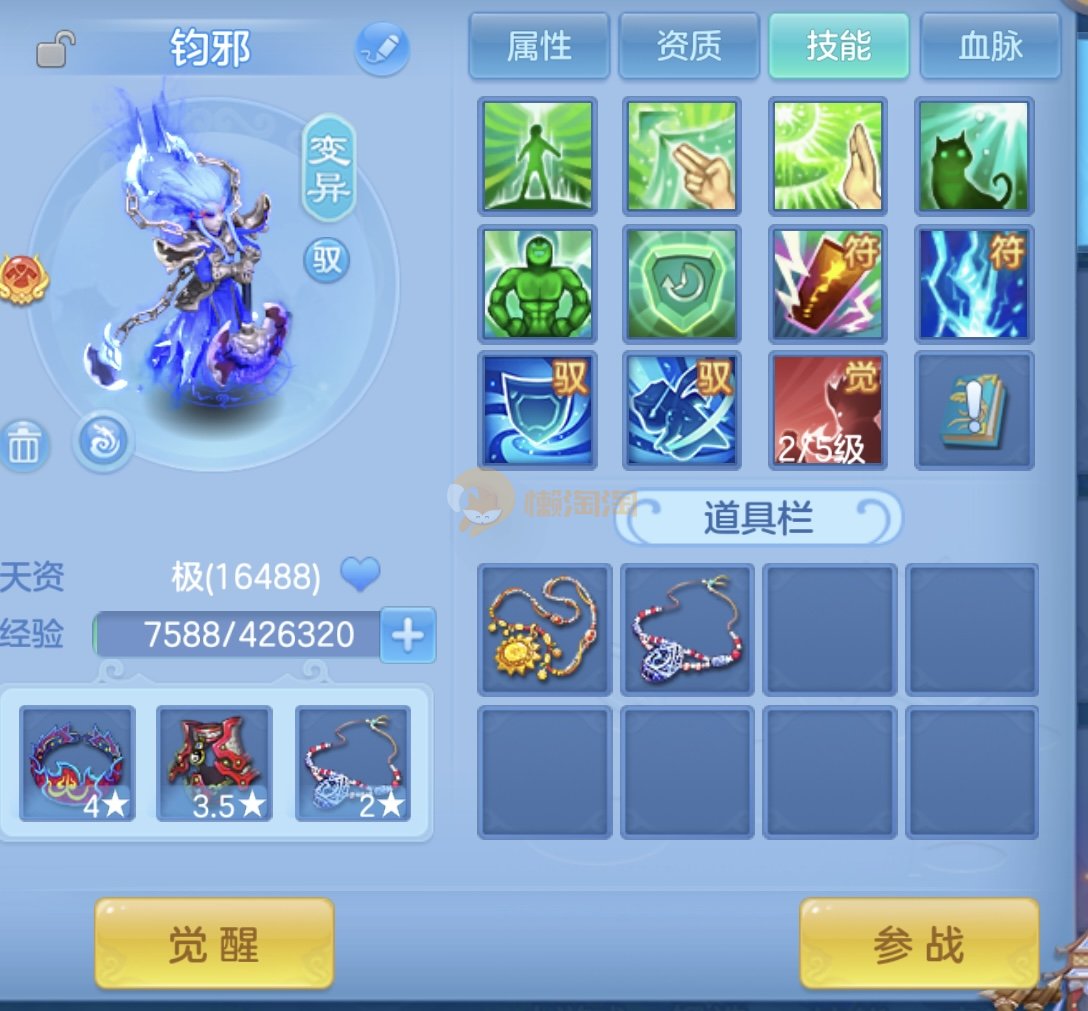Show the 血脉 tab
This screenshot has height=1011, width=1088.
990,46
